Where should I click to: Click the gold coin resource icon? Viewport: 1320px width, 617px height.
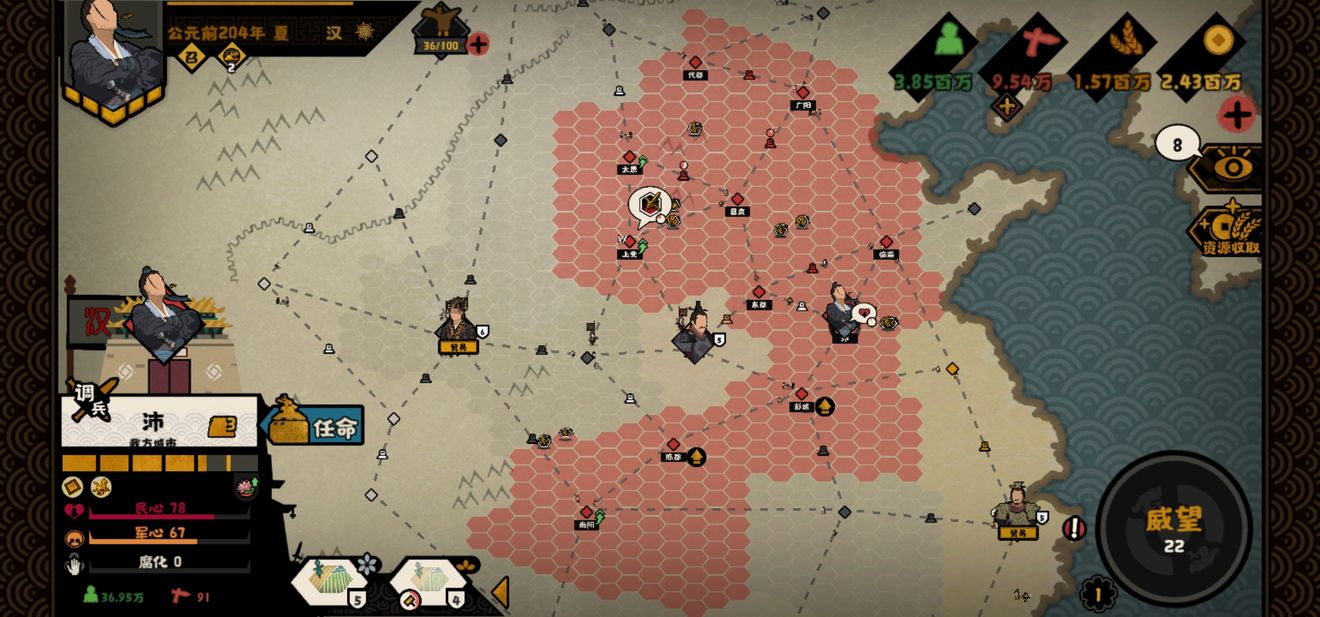point(1216,42)
